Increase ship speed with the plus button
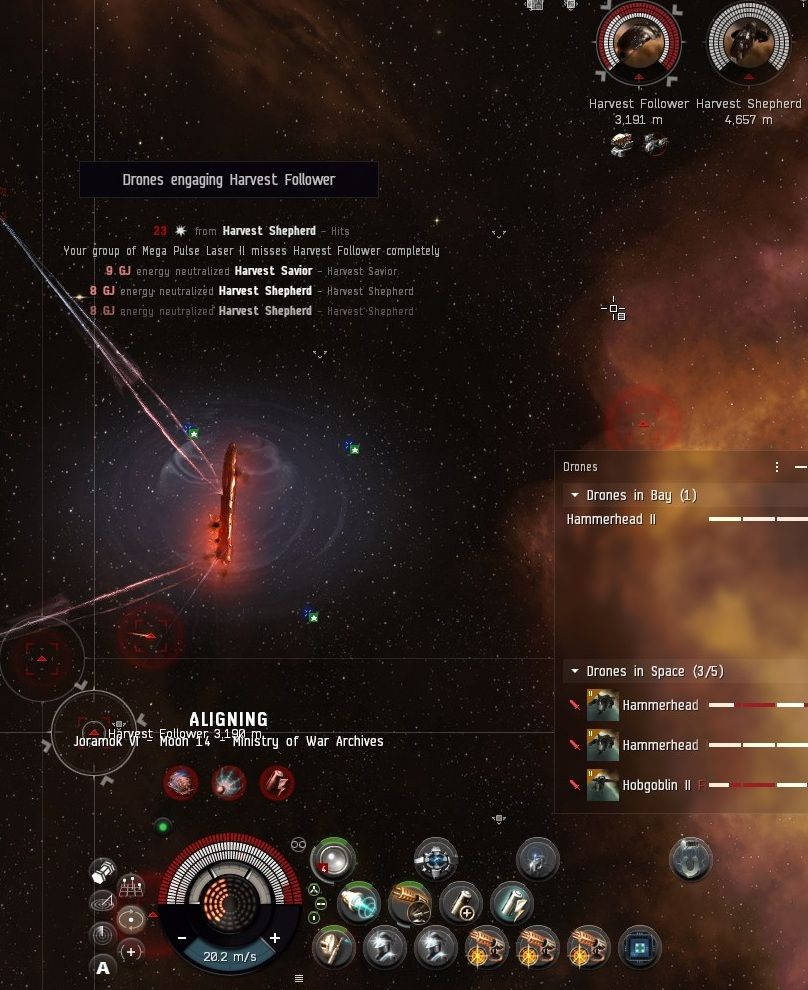The height and width of the screenshot is (990, 808). coord(275,938)
